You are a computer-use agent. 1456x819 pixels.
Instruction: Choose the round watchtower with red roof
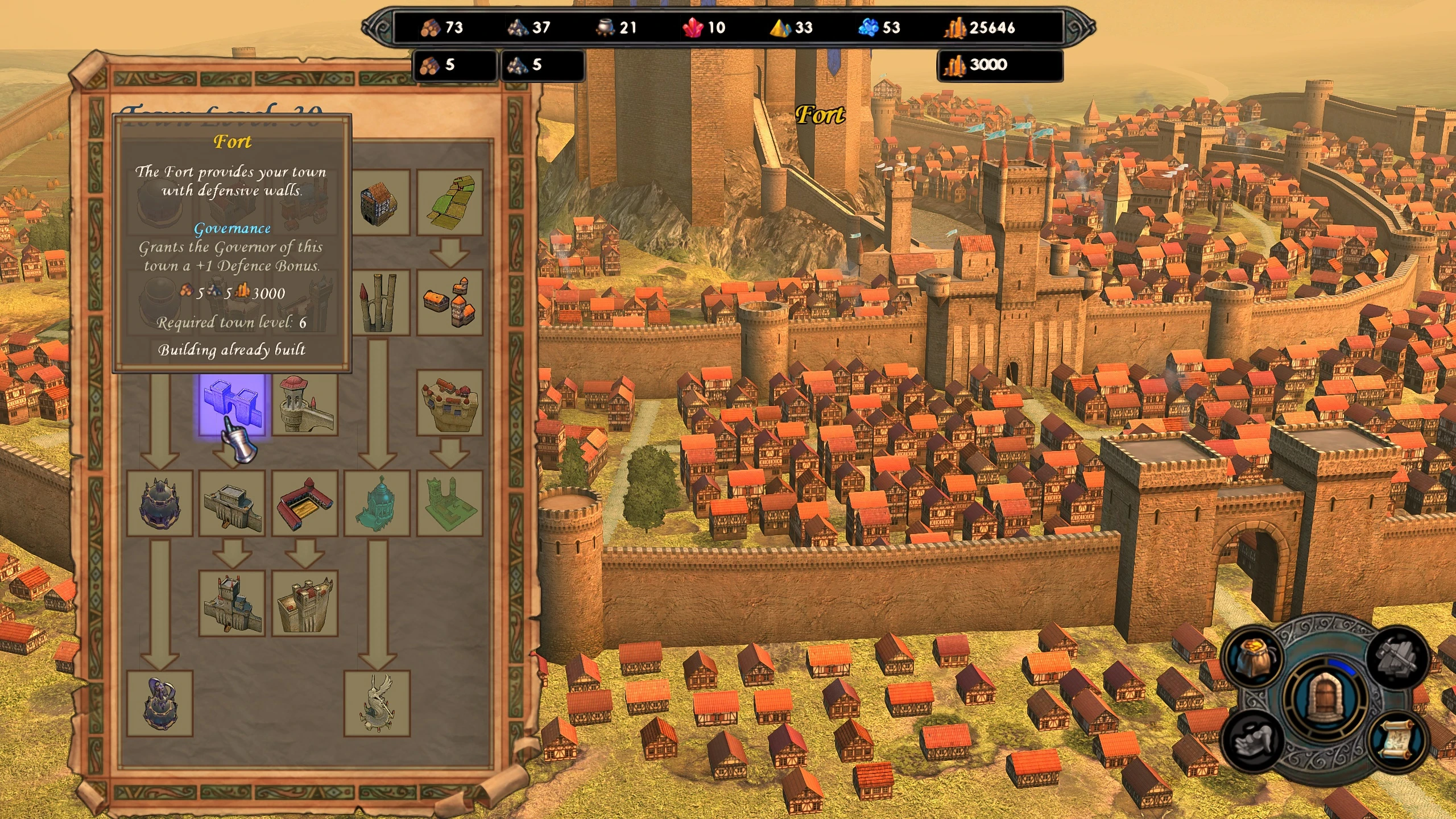(305, 403)
